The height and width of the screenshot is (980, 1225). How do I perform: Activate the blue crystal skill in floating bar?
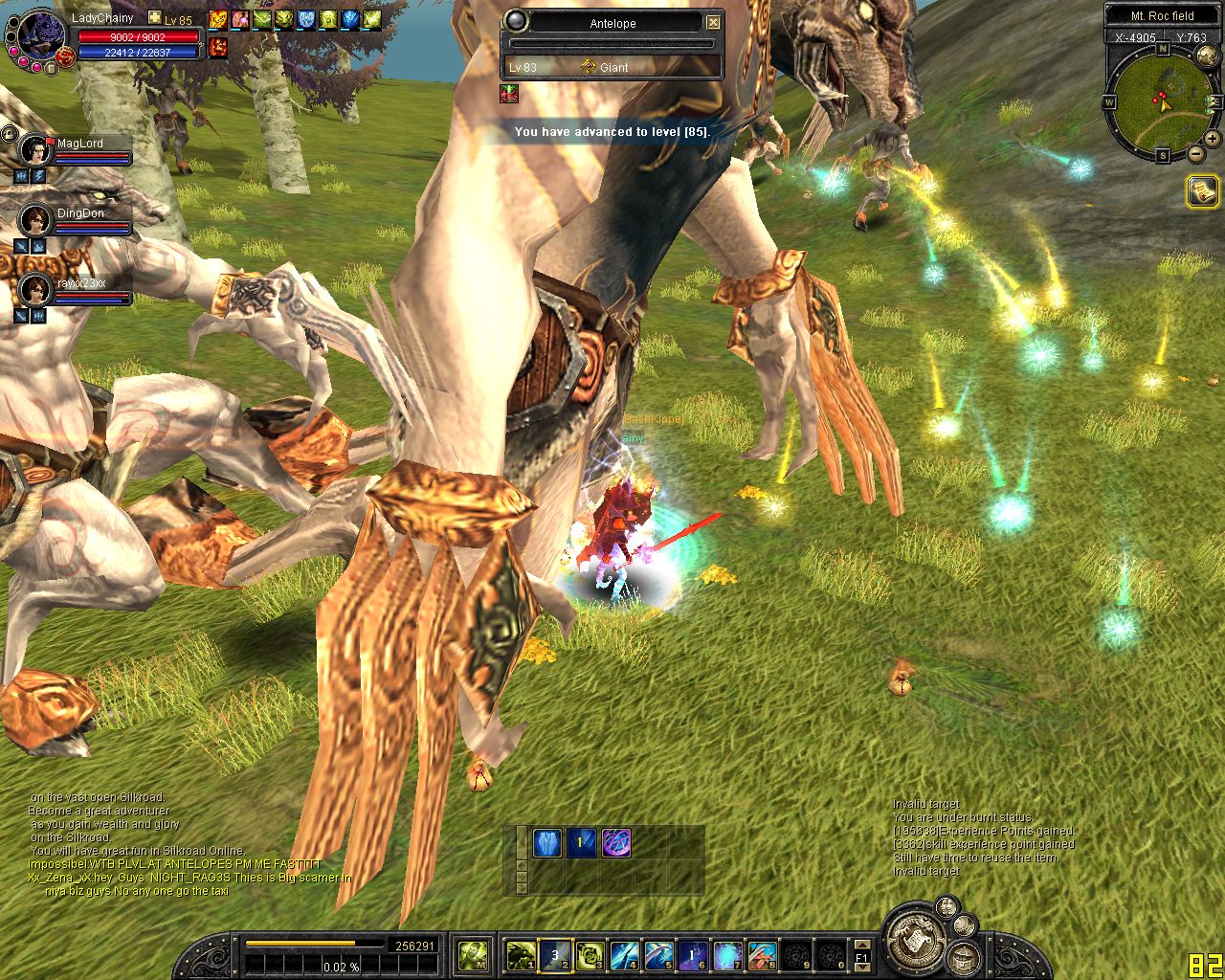coord(546,843)
